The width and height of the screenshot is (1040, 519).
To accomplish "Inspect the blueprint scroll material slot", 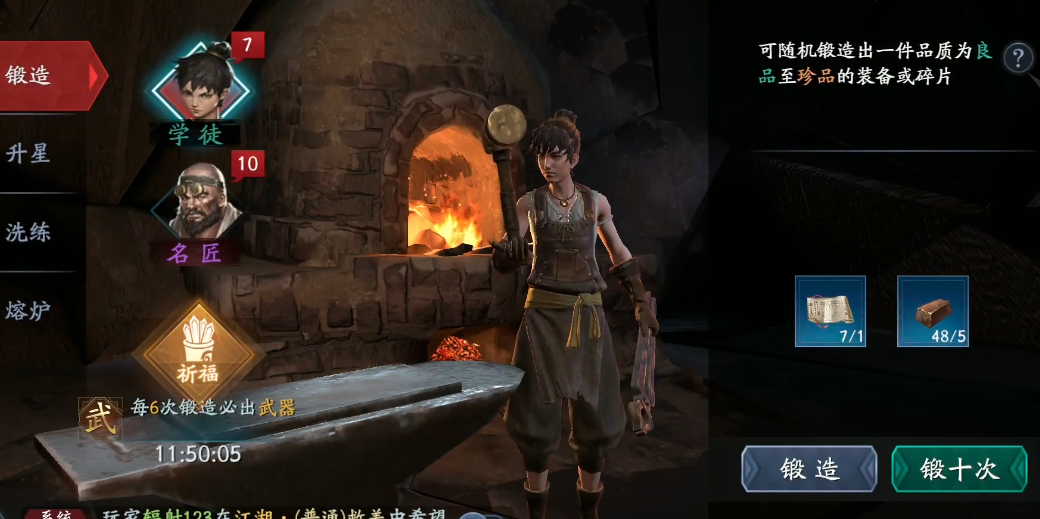I will tap(830, 311).
